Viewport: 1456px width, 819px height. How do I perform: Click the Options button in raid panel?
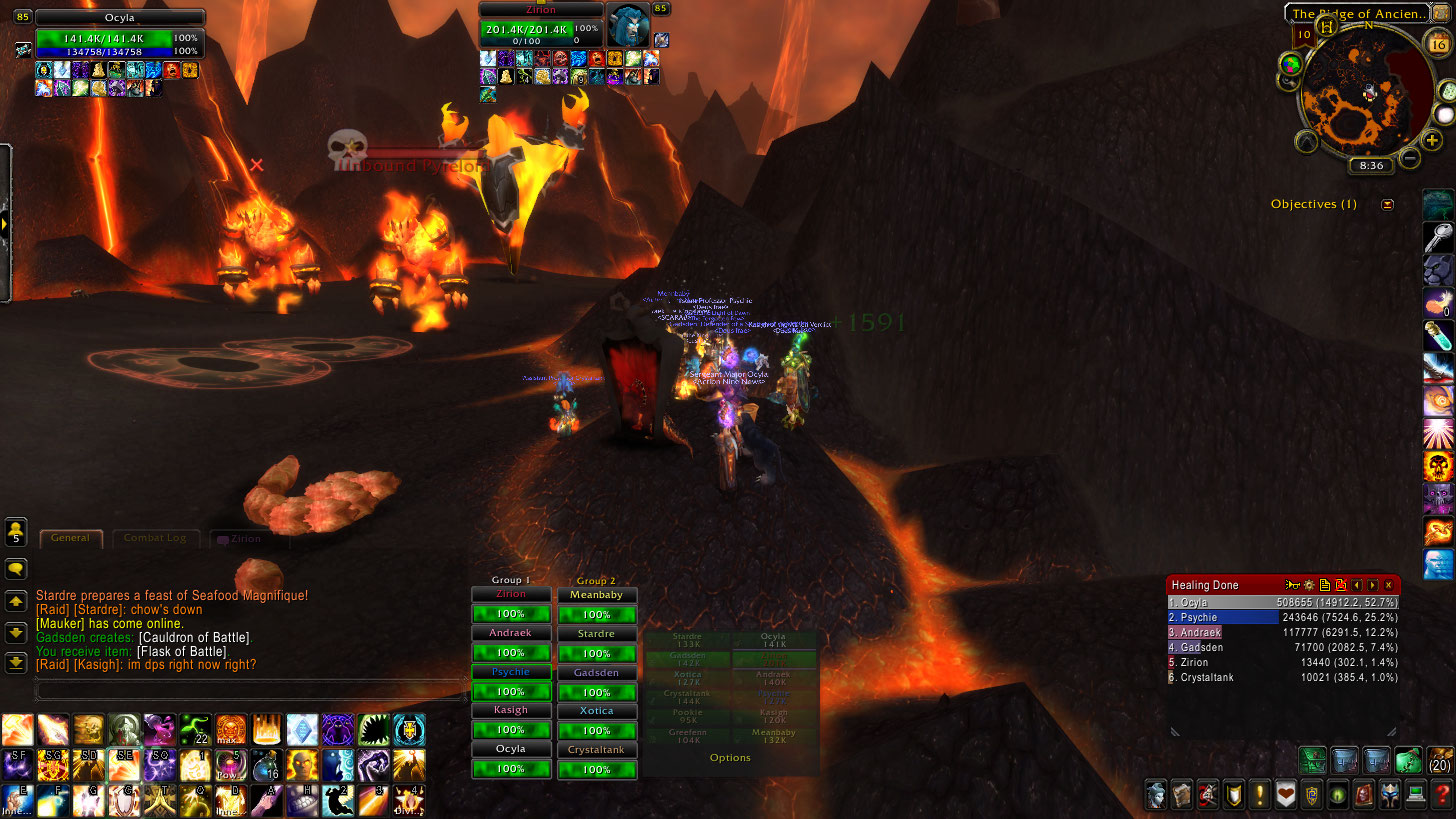(730, 758)
